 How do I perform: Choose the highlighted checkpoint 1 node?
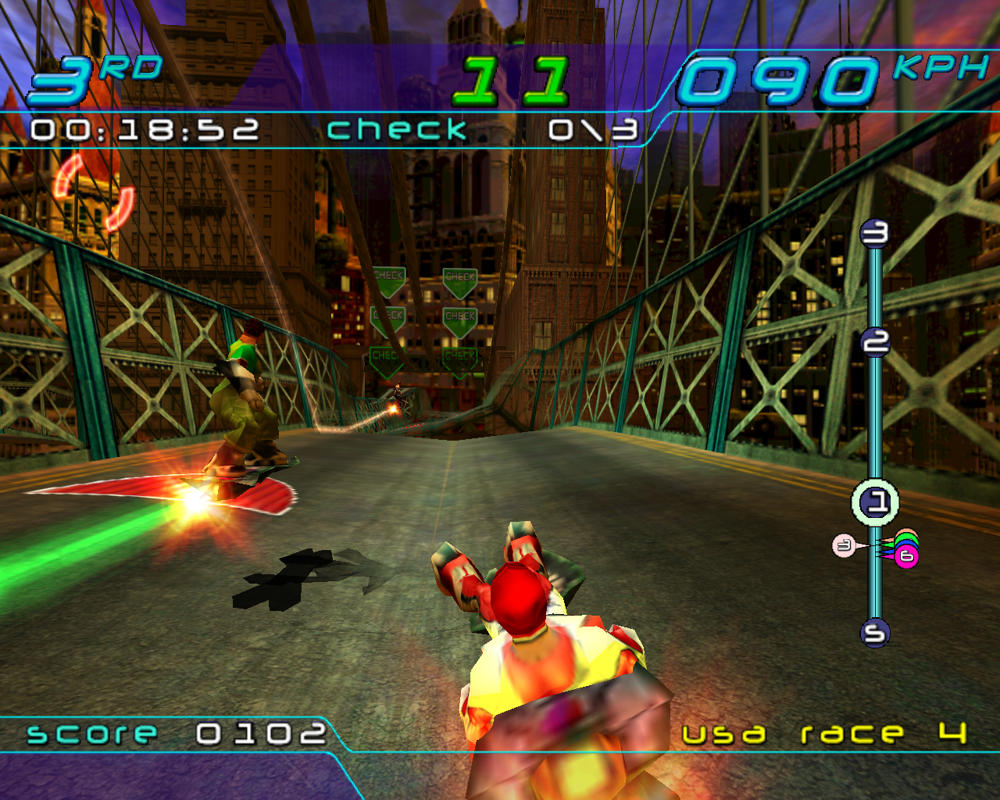[875, 503]
